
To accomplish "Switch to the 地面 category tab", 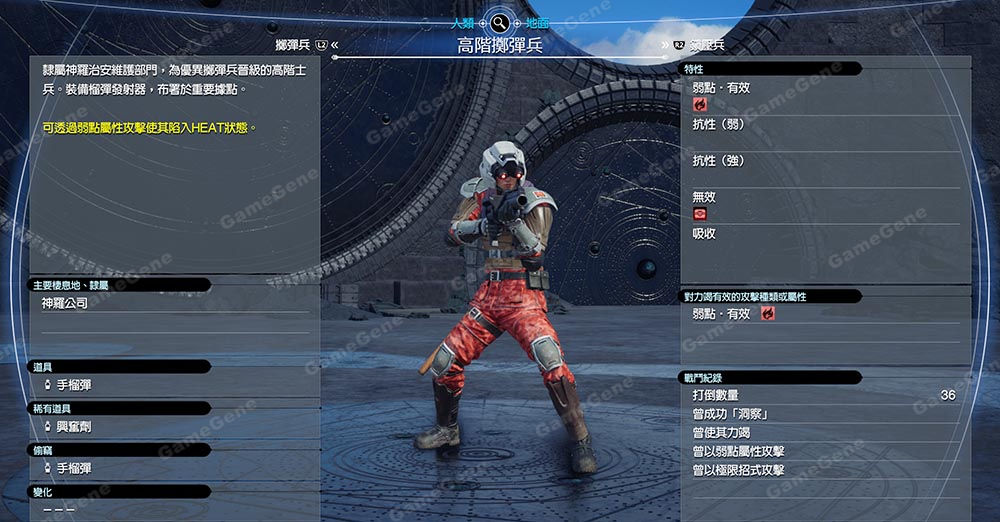I will click(x=536, y=21).
